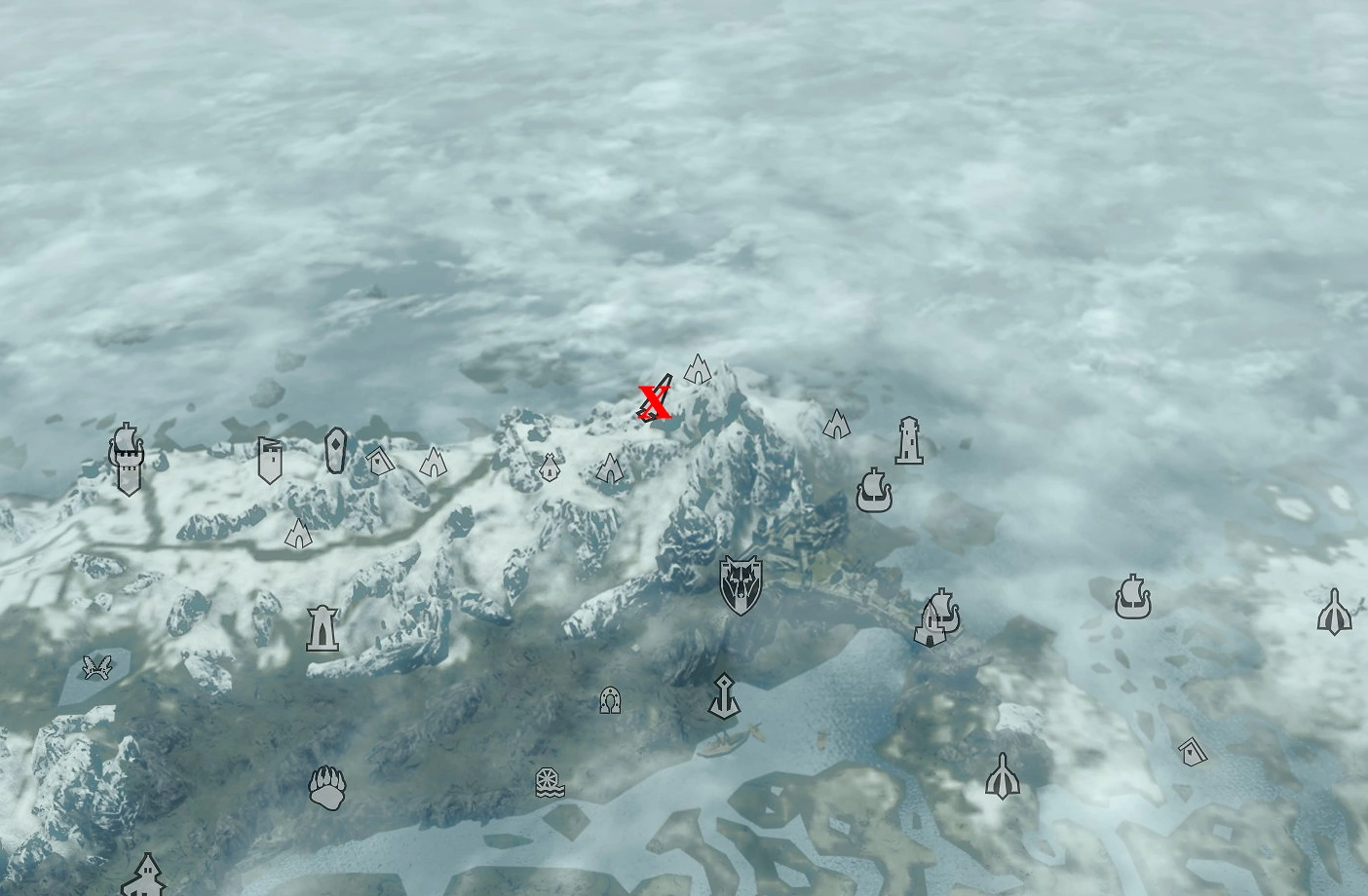Viewport: 1368px width, 896px height.
Task: Click the Nordic tower marker on the left
Action: (322, 628)
